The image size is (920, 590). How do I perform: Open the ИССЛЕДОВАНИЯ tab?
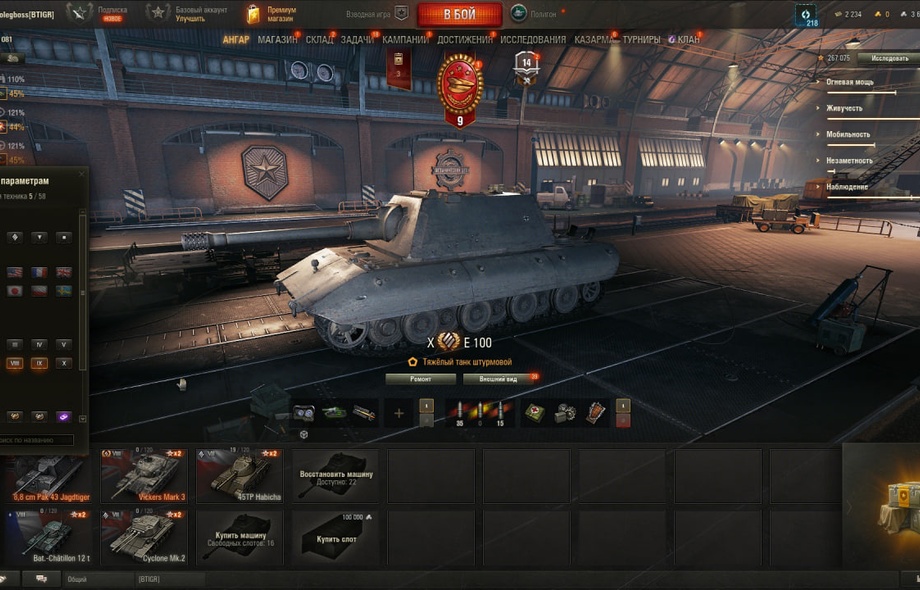coord(532,40)
